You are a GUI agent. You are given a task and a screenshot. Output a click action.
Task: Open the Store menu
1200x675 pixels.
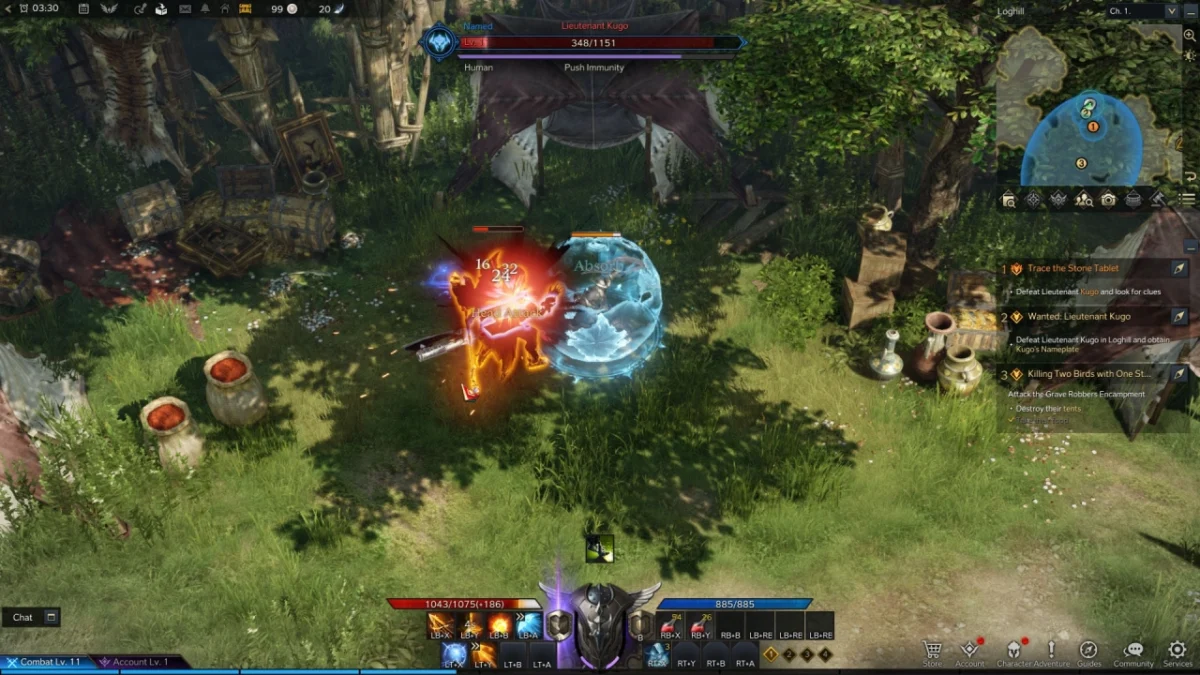pyautogui.click(x=932, y=651)
